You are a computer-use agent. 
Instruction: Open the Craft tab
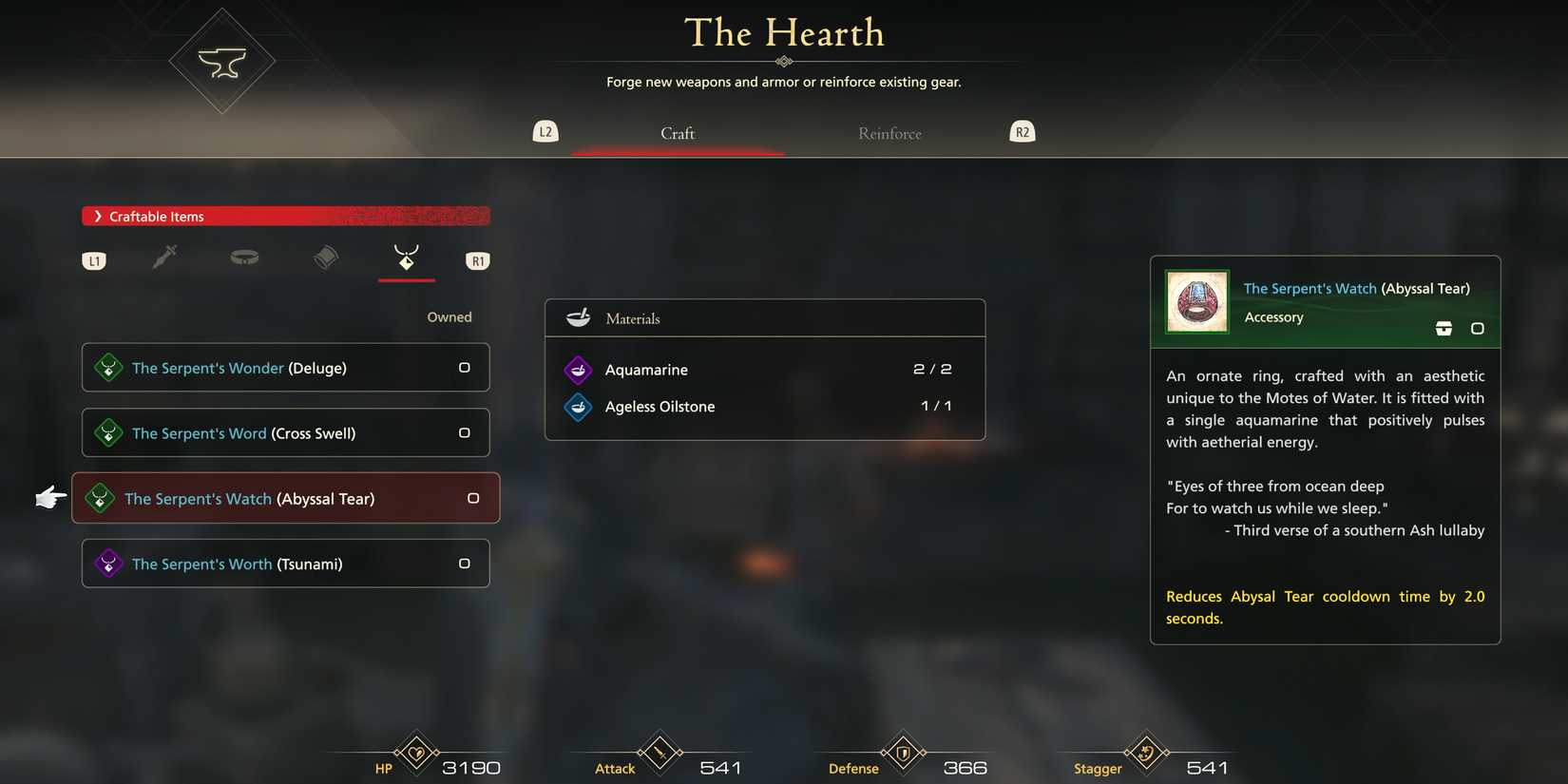click(x=677, y=133)
